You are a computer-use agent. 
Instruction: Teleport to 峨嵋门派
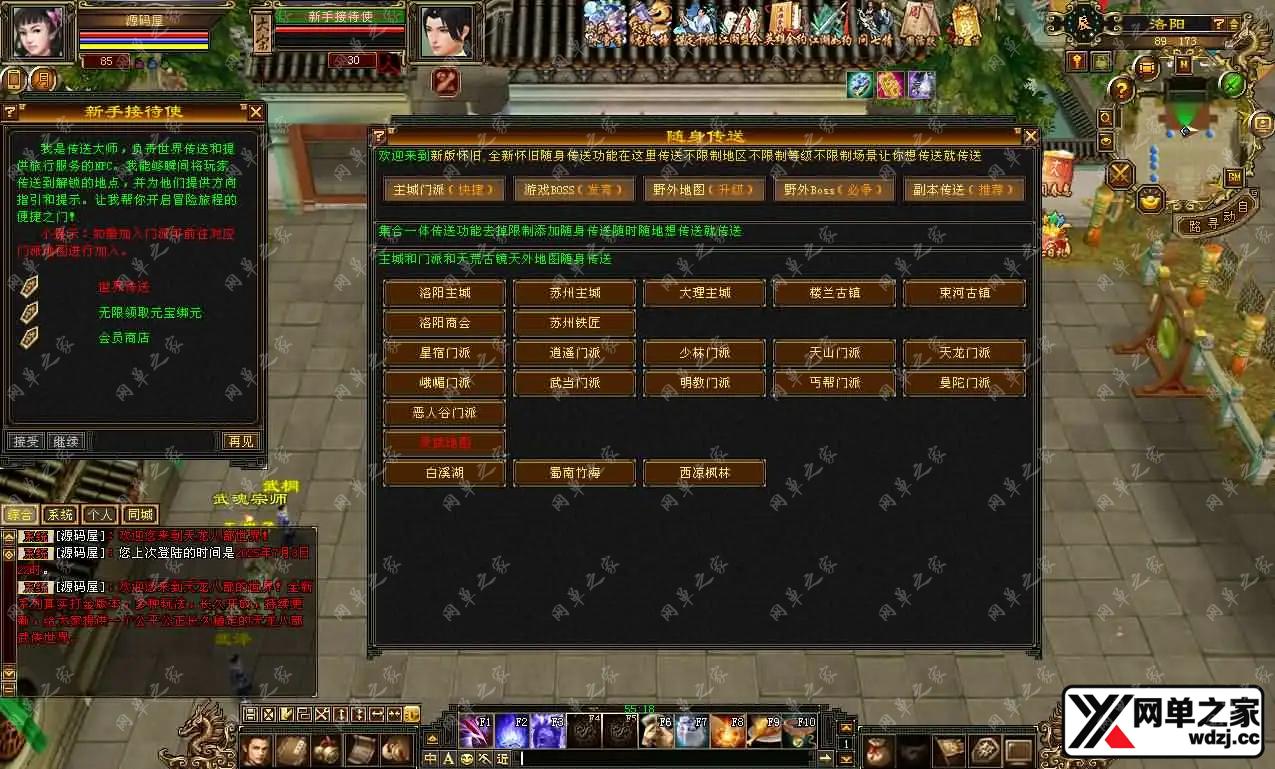(x=444, y=383)
